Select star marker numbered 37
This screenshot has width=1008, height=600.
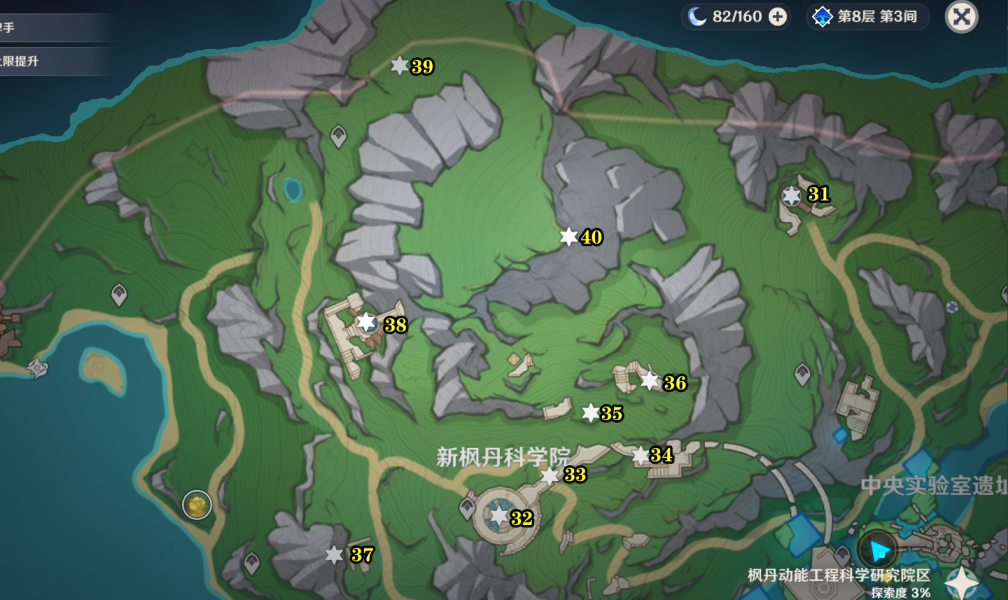coord(334,554)
